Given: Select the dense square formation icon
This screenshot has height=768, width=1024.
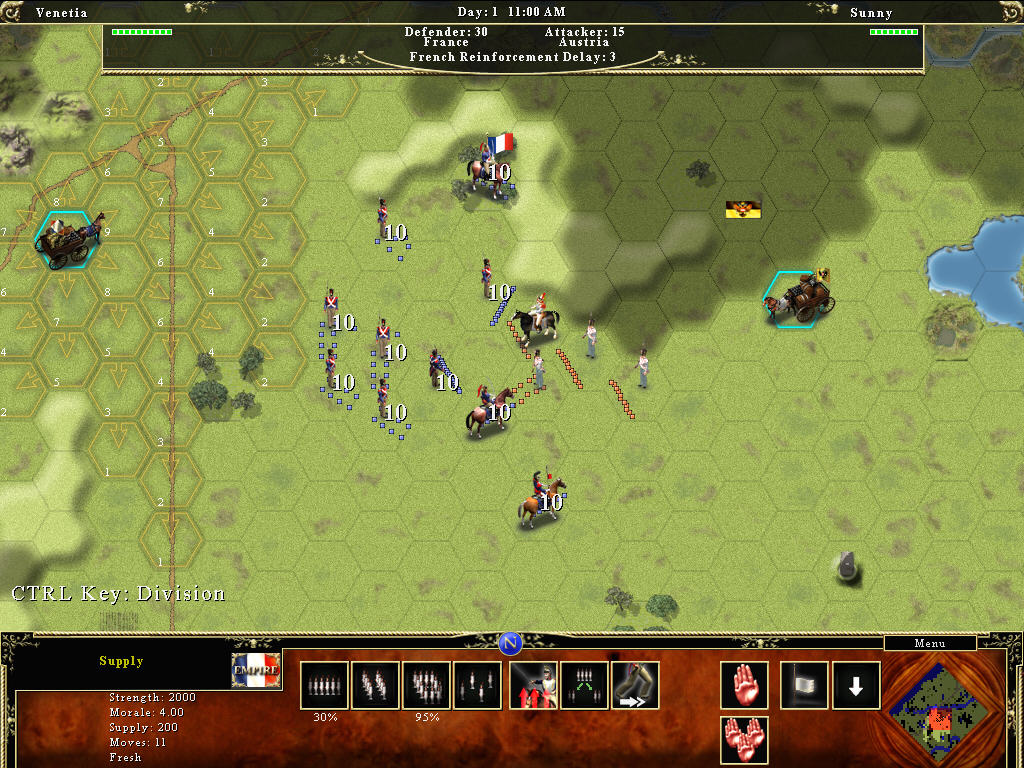Looking at the screenshot, I should coord(426,685).
